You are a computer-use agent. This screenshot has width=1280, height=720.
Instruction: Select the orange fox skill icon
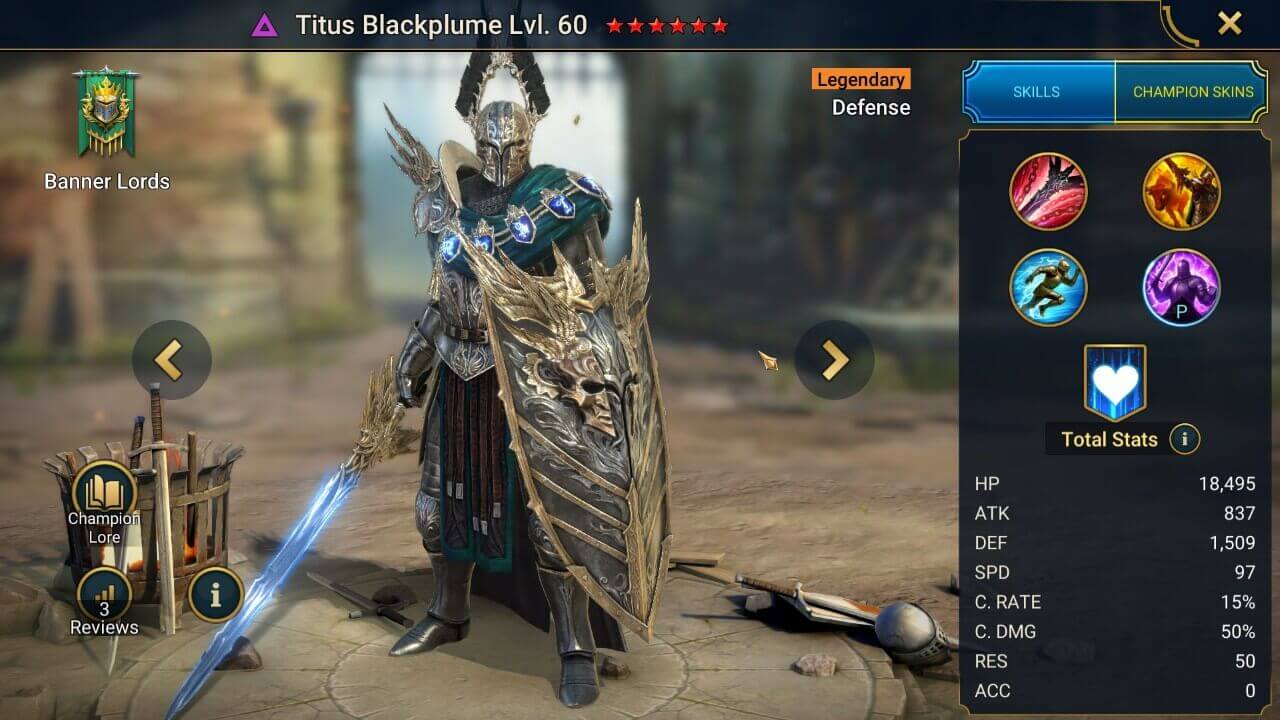point(1182,191)
